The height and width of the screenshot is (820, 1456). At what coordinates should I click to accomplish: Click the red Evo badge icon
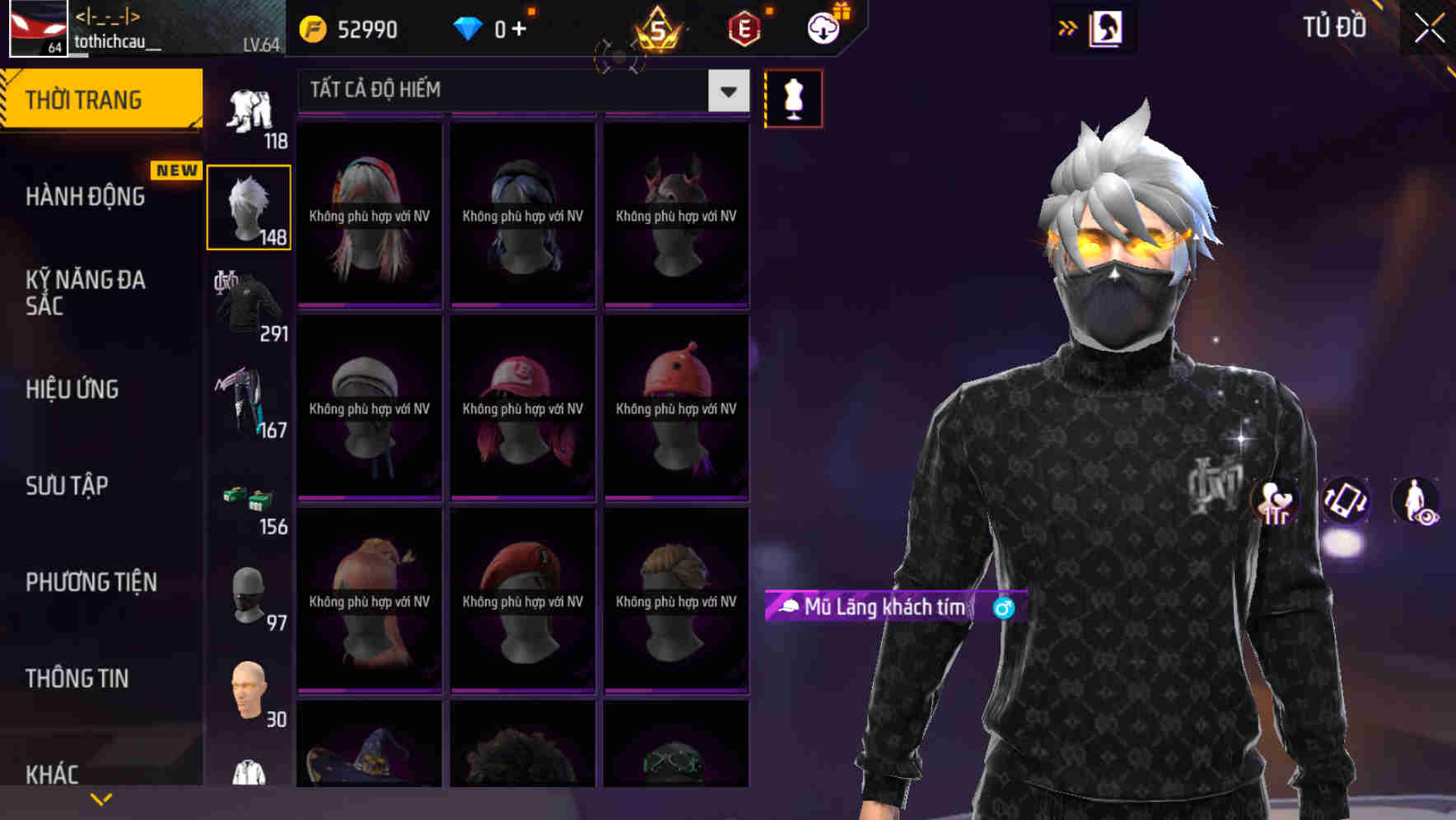tap(743, 27)
